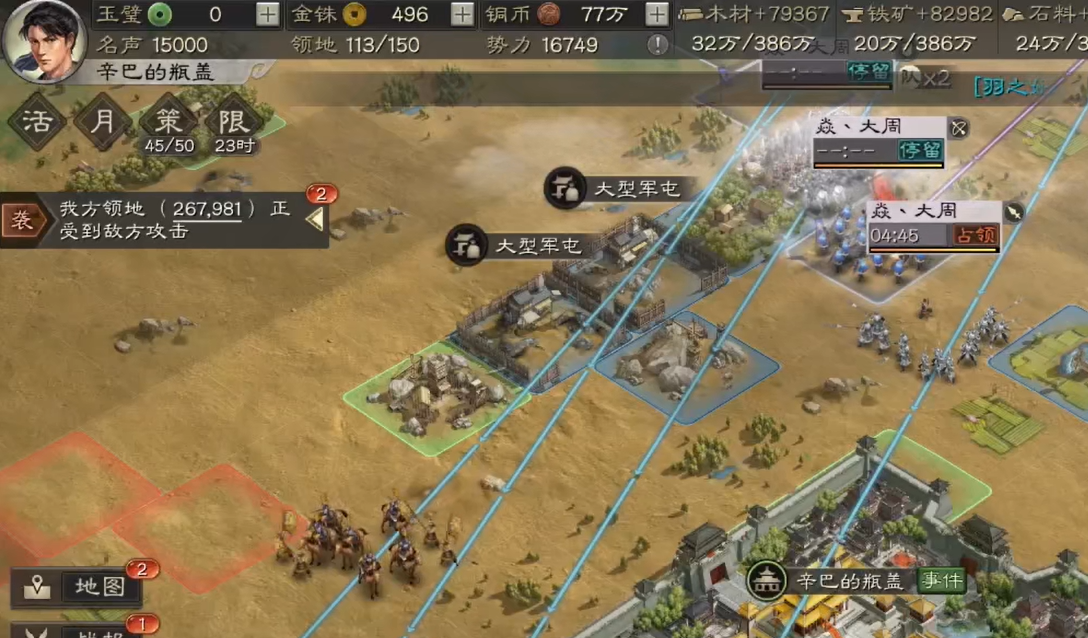Collapse the attack alert with the arrow

[315, 219]
